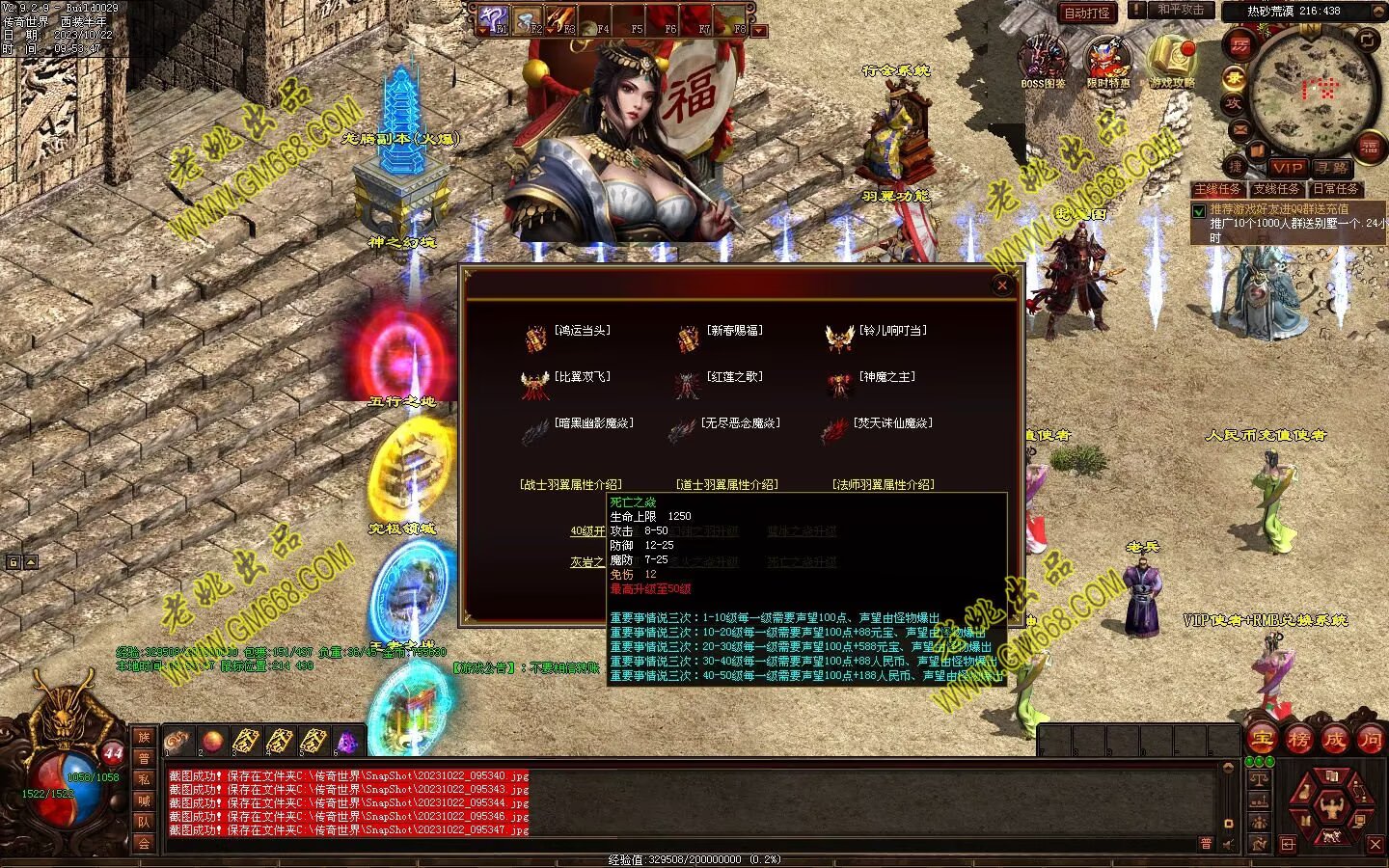1389x868 pixels.
Task: Open the 游戏攻略 game guide book
Action: pyautogui.click(x=1171, y=60)
